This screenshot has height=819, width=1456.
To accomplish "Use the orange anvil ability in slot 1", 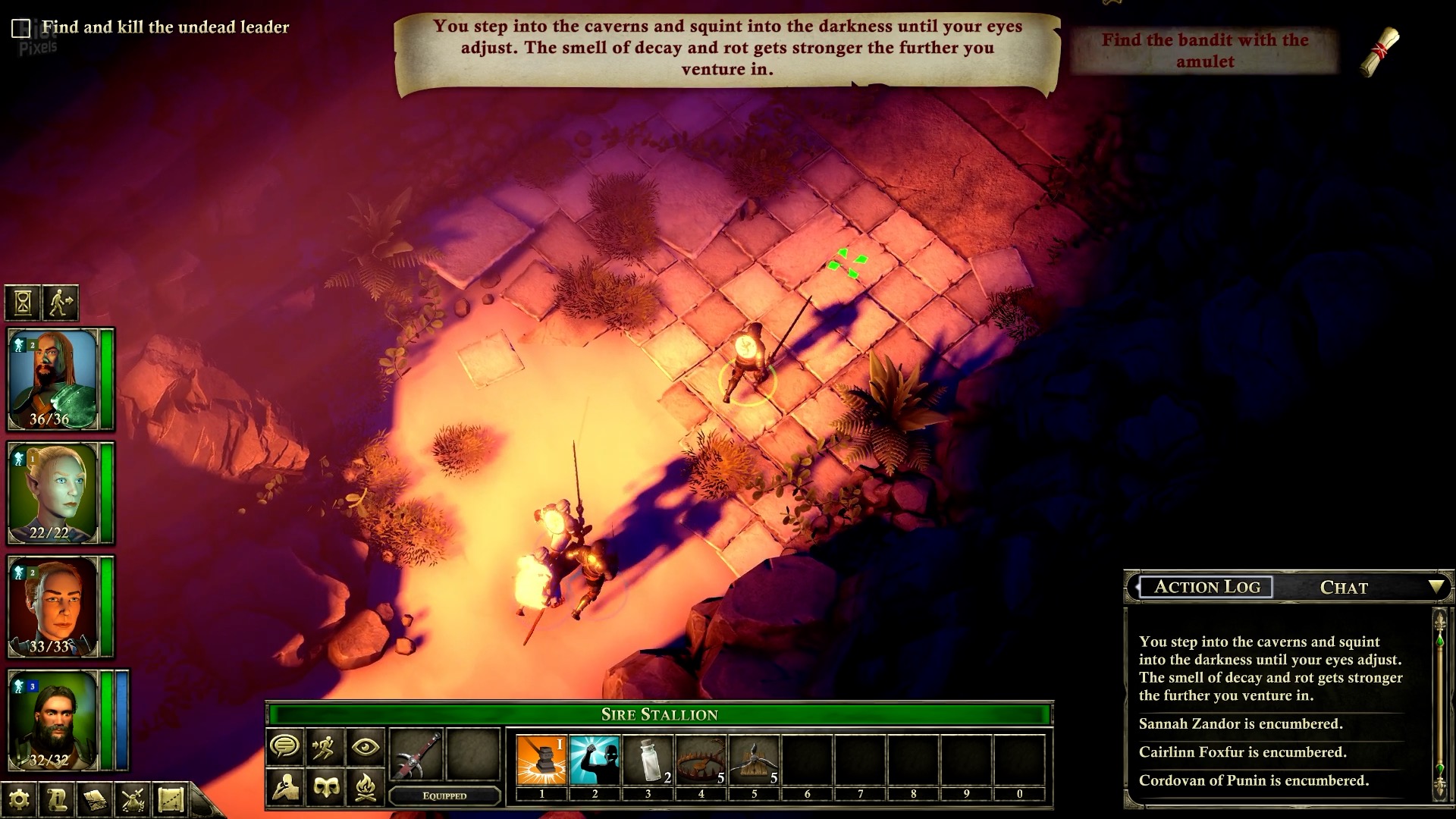I will (x=541, y=760).
